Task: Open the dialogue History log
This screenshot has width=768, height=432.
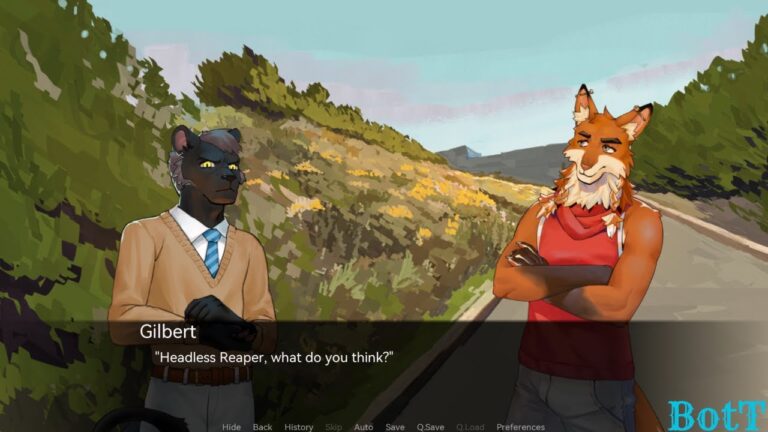Action: pyautogui.click(x=298, y=427)
